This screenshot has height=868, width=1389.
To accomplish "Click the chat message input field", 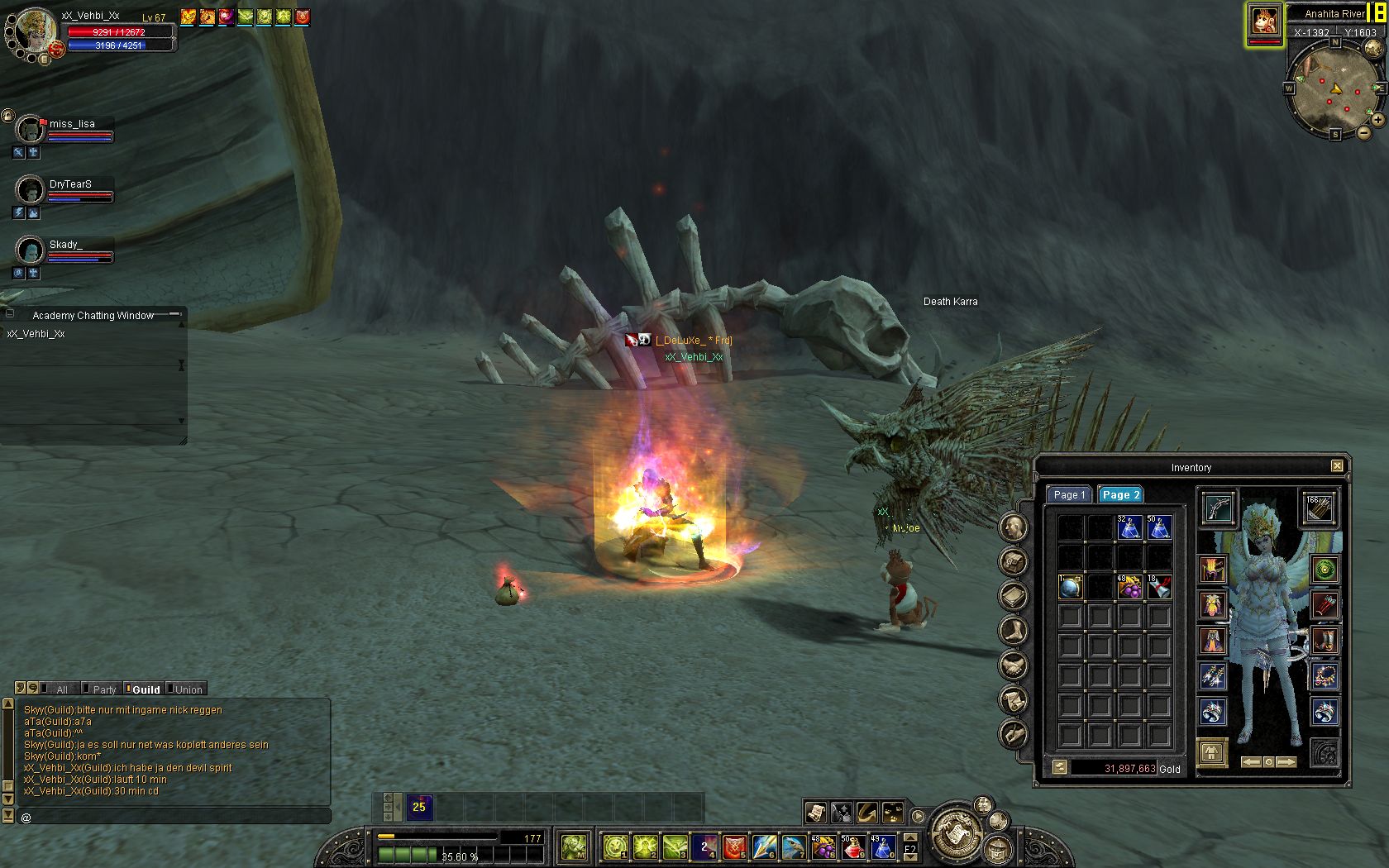I will coord(174,817).
